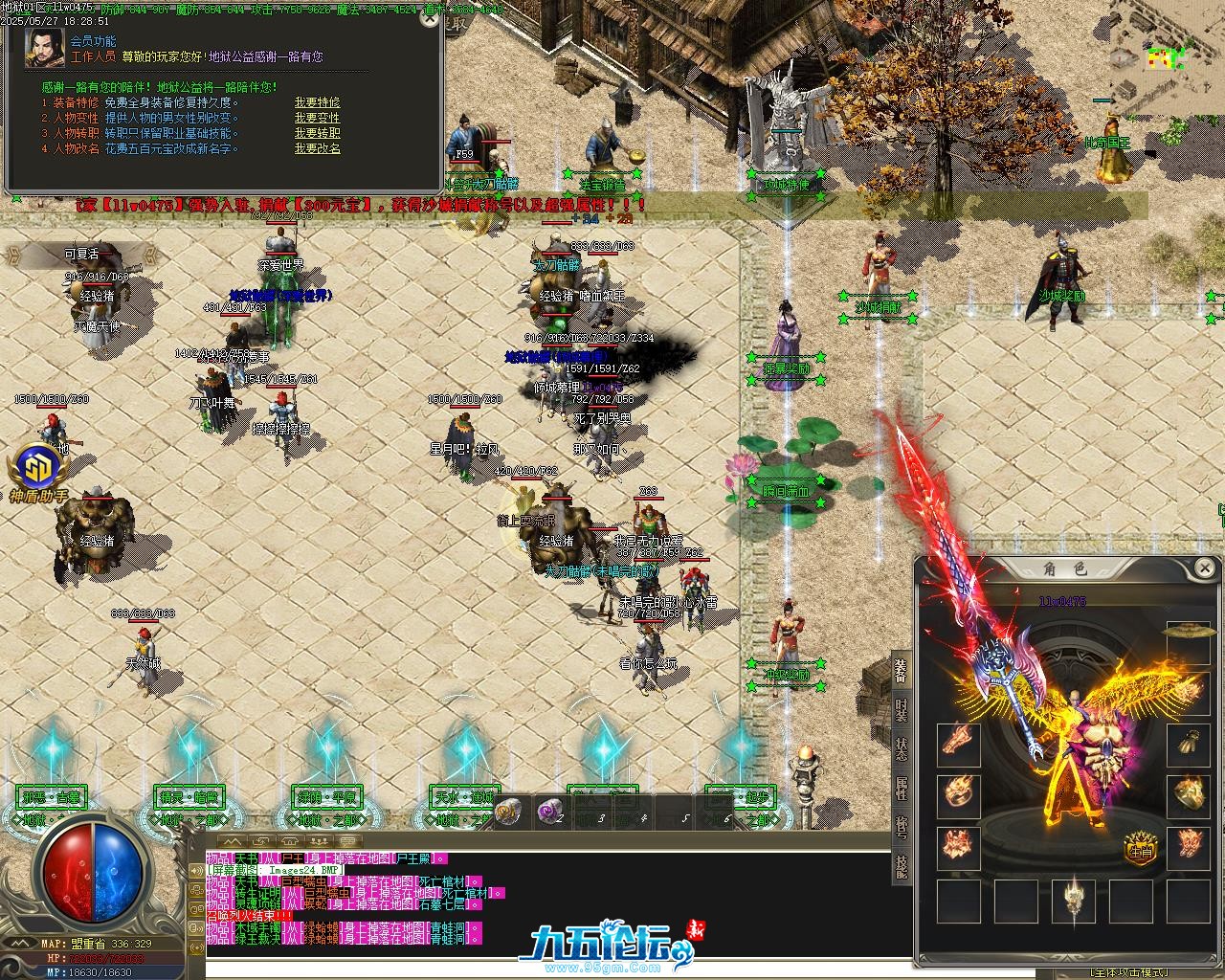This screenshot has height=980, width=1225.
Task: Select the glowing item in the bottom equipment row
Action: tap(1073, 900)
